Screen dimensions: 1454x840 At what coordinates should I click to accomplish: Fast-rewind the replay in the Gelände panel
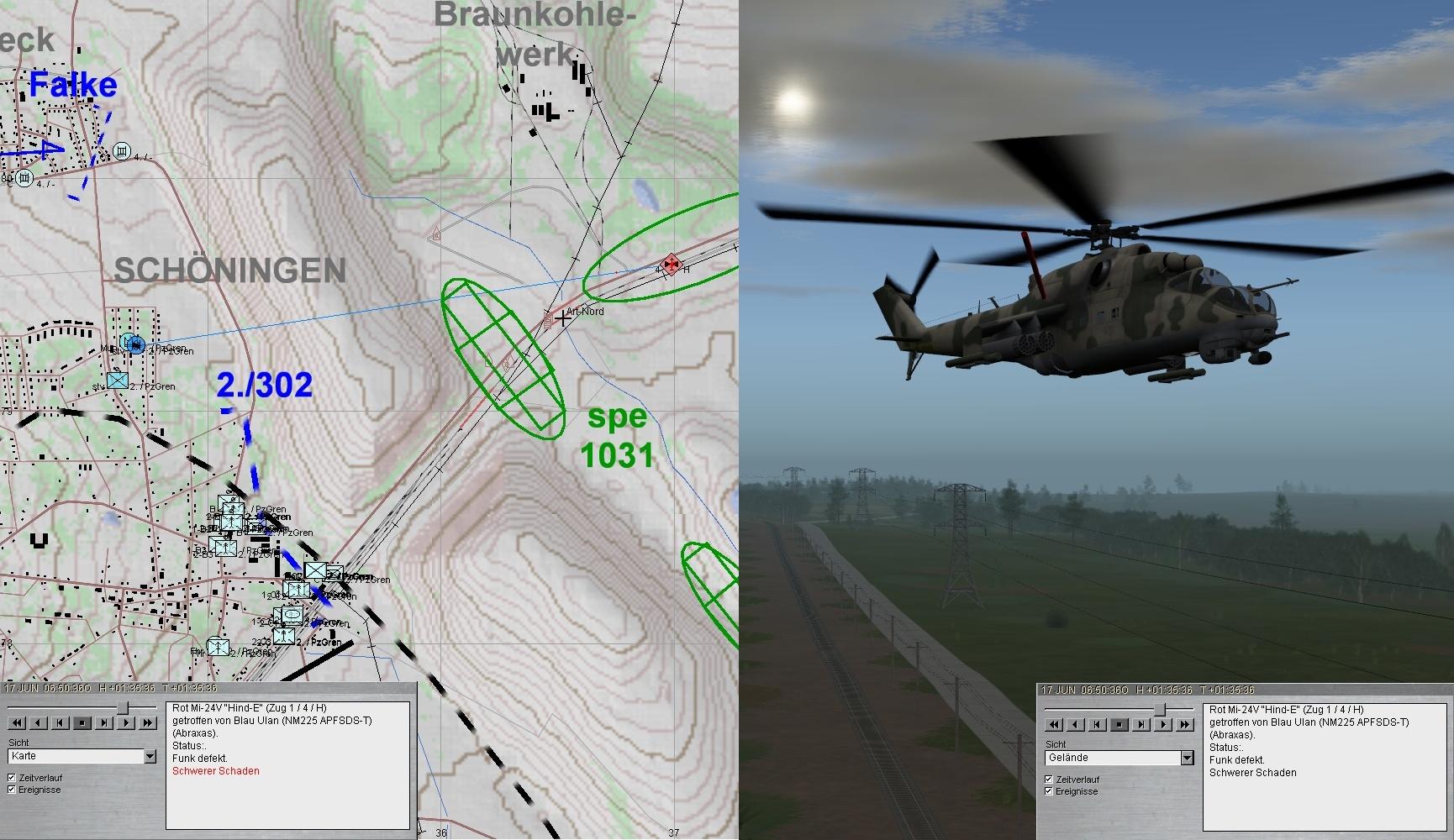tap(1054, 724)
